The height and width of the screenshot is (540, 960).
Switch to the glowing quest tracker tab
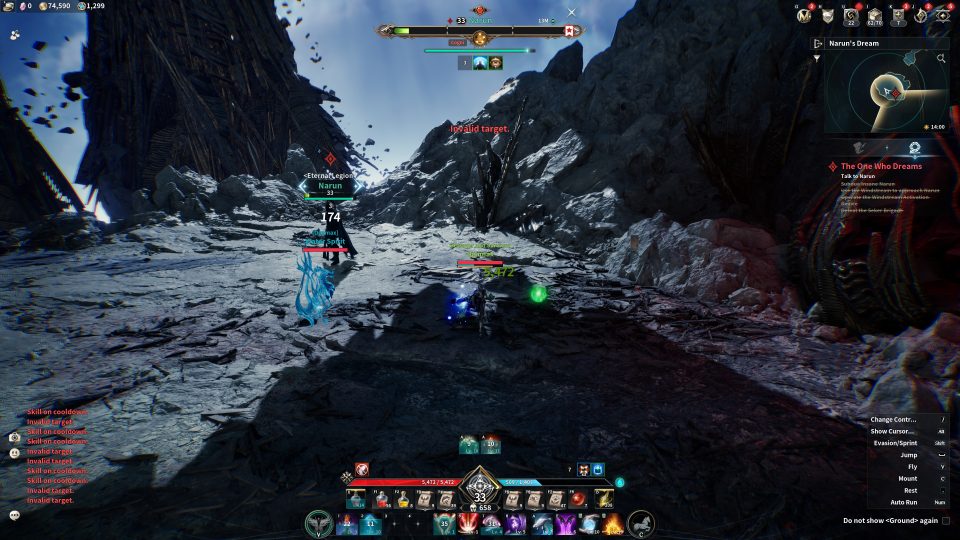point(915,147)
